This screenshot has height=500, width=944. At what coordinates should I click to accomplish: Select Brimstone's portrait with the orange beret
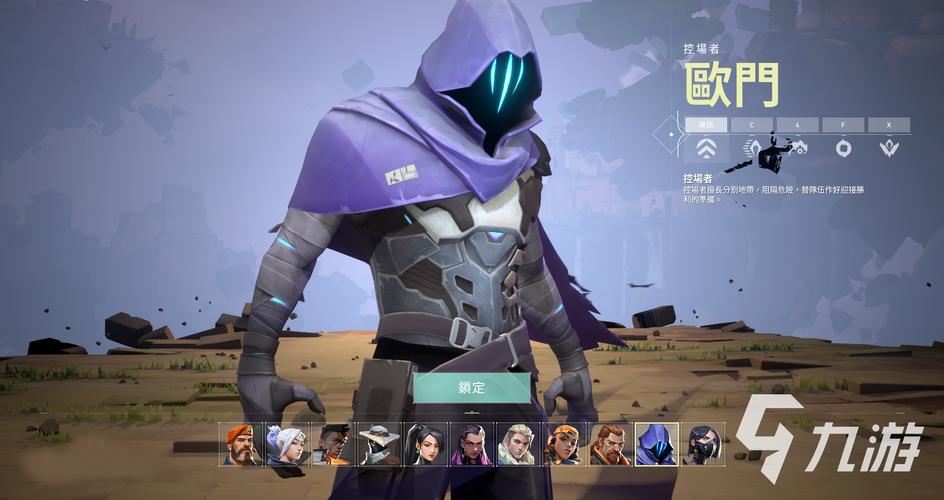click(x=241, y=444)
